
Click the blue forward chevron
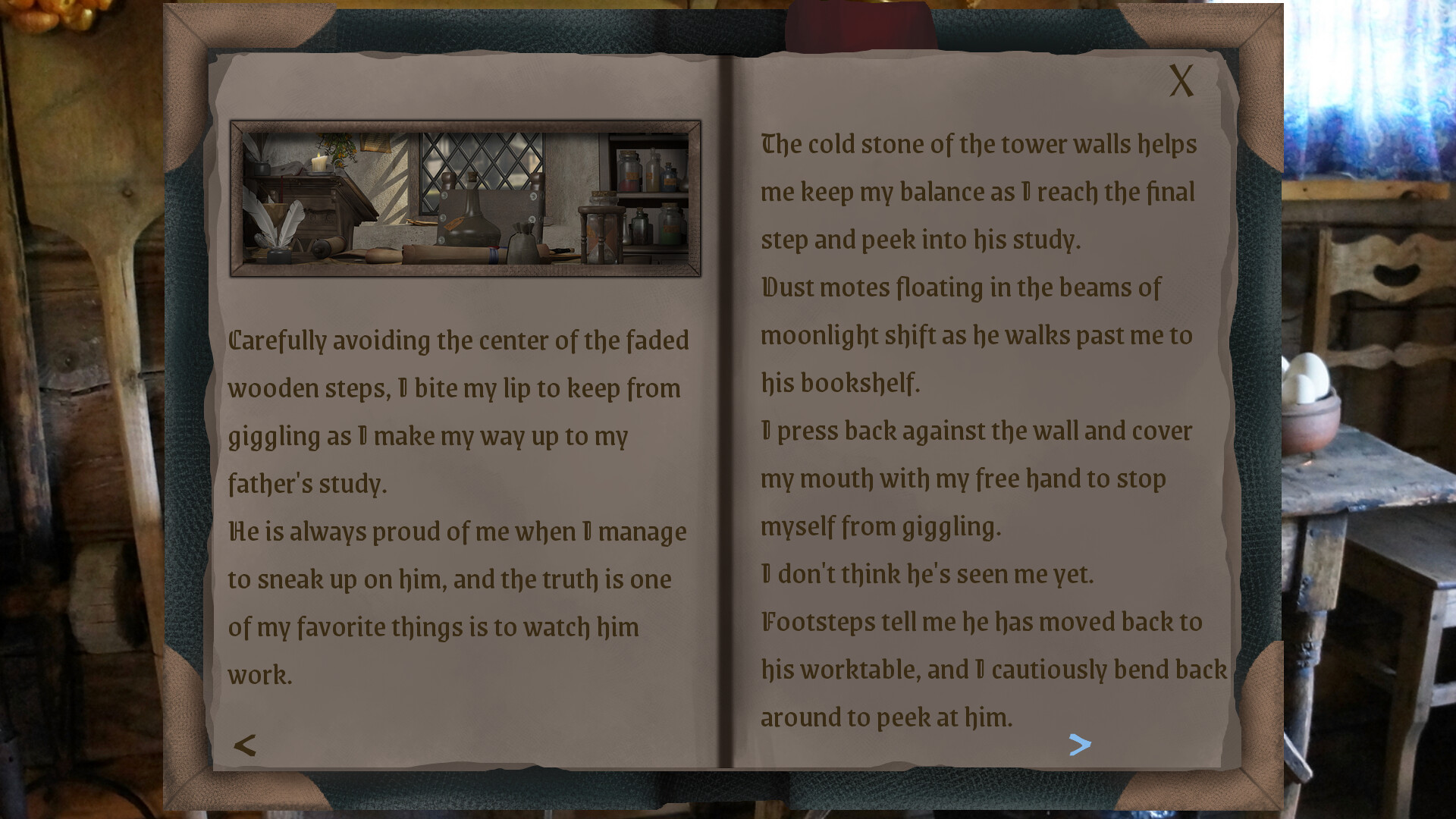pos(1081,745)
